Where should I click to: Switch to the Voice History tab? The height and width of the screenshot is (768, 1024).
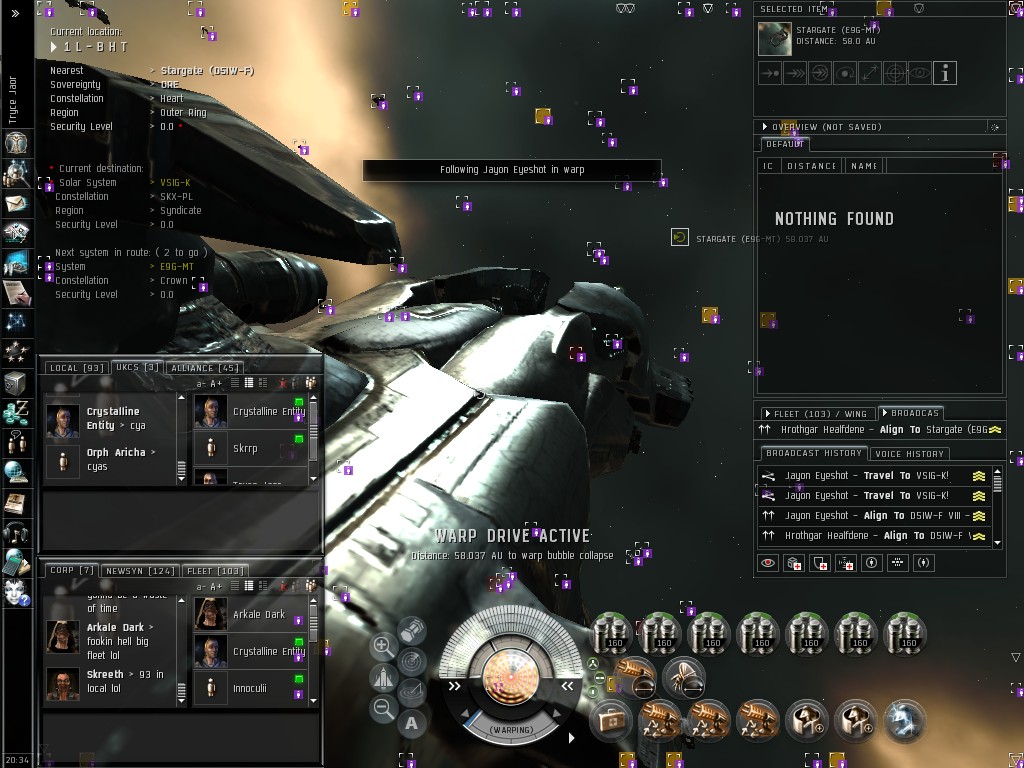pos(909,454)
